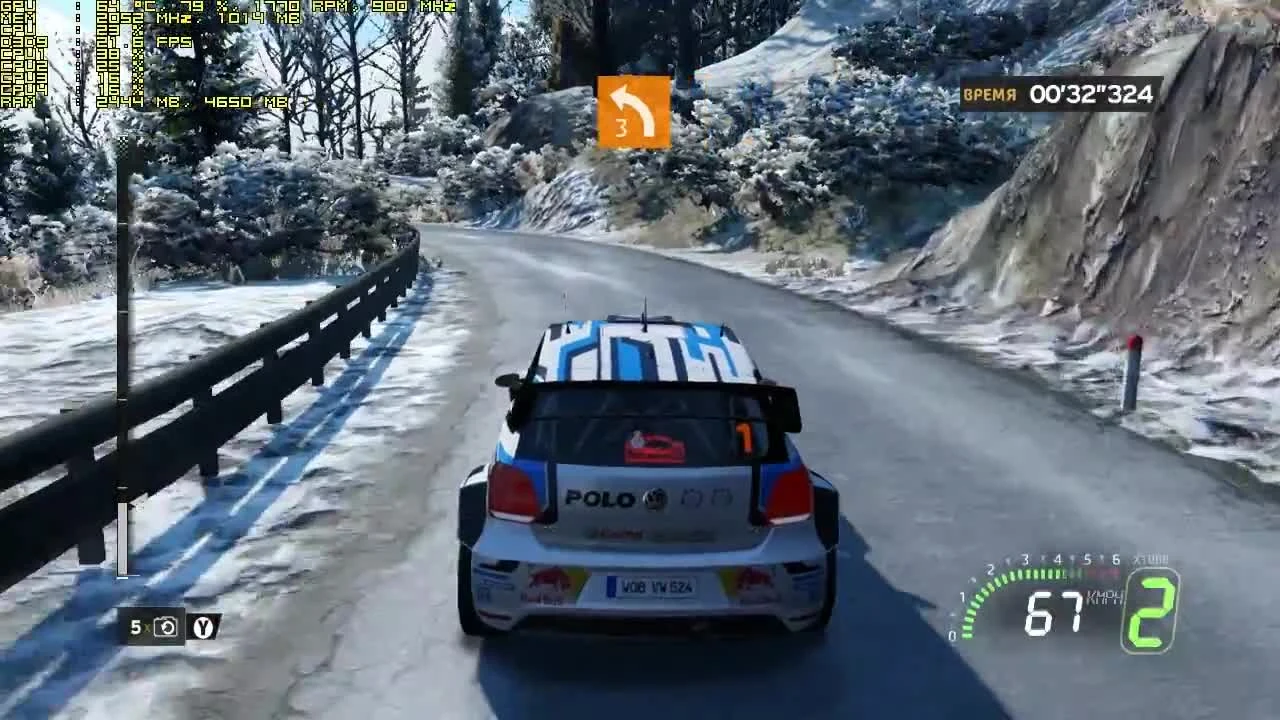Click the КМРЧ unit label on speedometer
The height and width of the screenshot is (720, 1280).
(1103, 597)
